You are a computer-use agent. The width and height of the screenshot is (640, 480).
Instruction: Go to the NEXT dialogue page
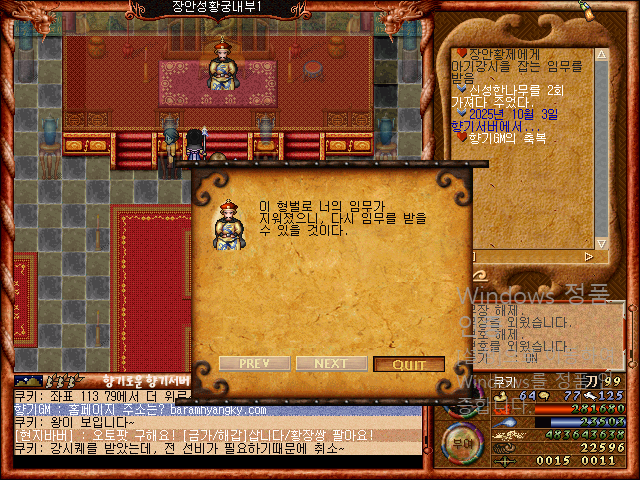(330, 364)
